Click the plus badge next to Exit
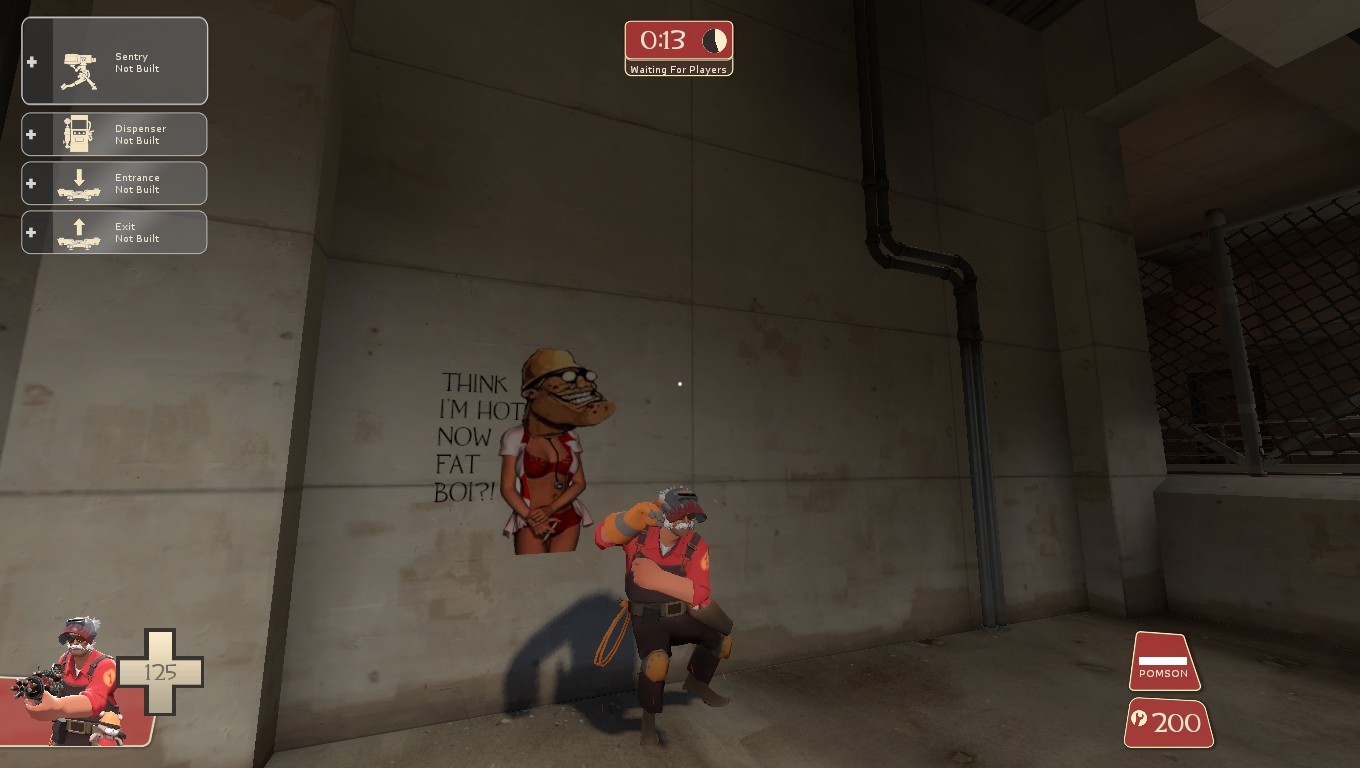 pos(32,231)
